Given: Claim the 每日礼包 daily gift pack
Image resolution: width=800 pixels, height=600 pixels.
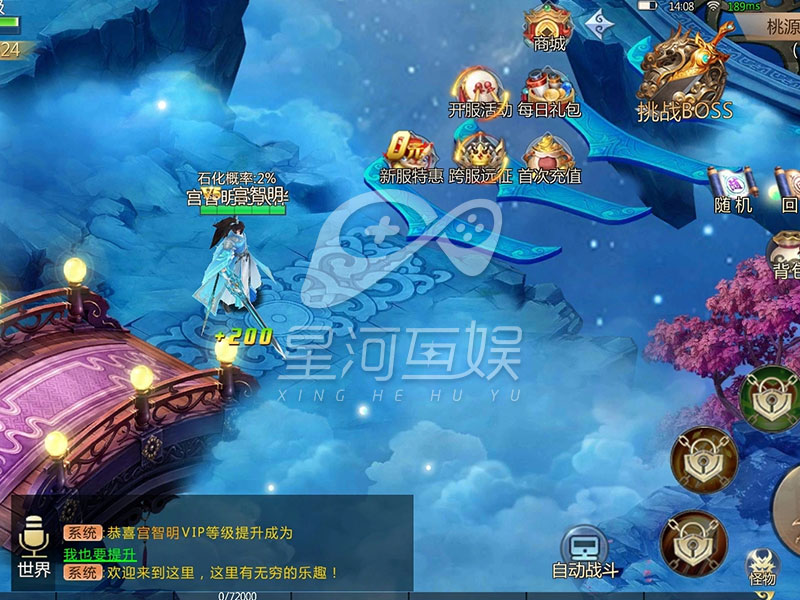Looking at the screenshot, I should (549, 92).
